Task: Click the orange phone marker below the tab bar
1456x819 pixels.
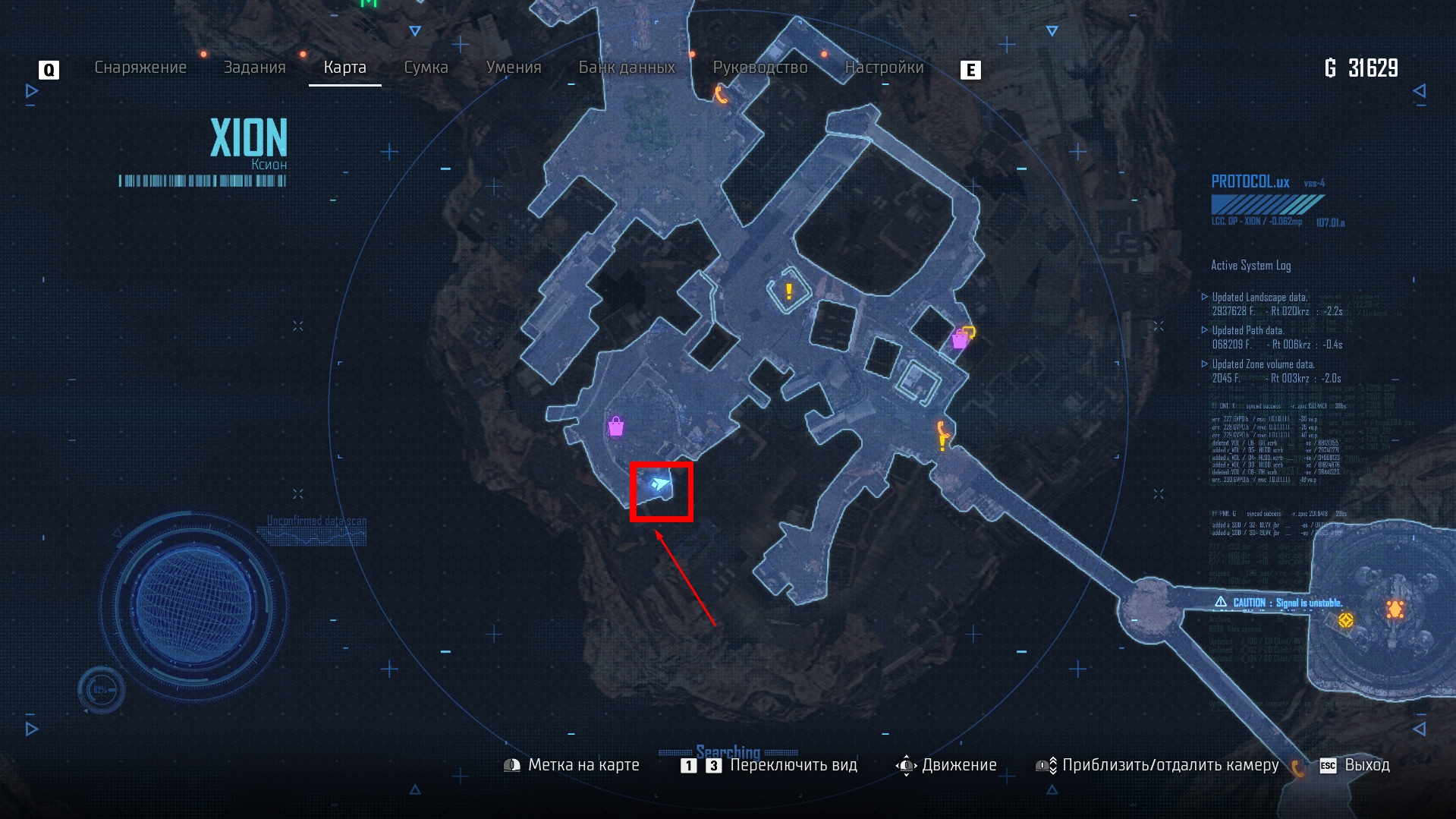Action: (720, 95)
